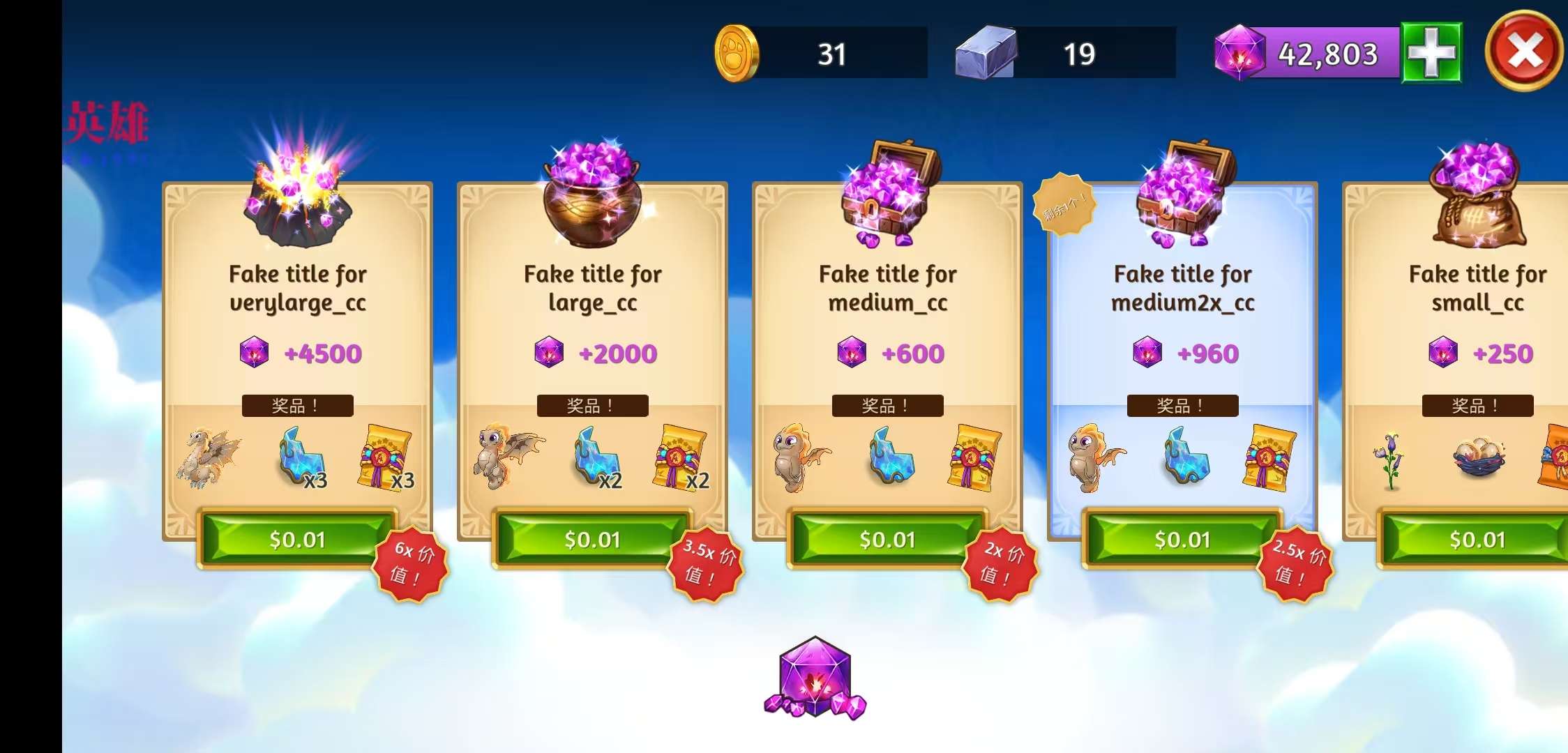Tap the stone brick currency icon
Viewport: 1568px width, 753px height.
coord(986,53)
